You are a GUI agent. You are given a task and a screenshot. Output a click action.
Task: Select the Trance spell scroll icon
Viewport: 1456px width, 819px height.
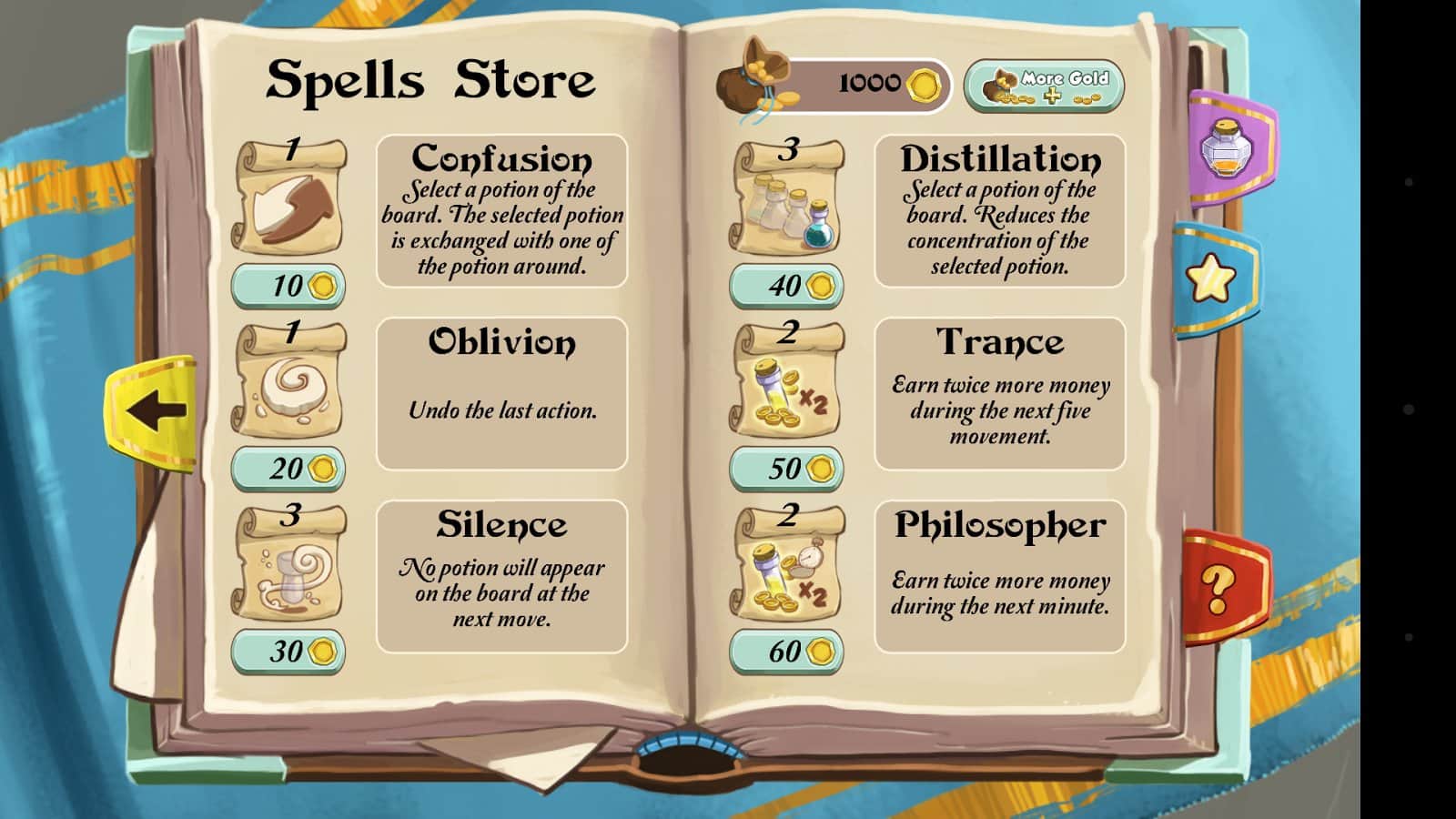[788, 383]
